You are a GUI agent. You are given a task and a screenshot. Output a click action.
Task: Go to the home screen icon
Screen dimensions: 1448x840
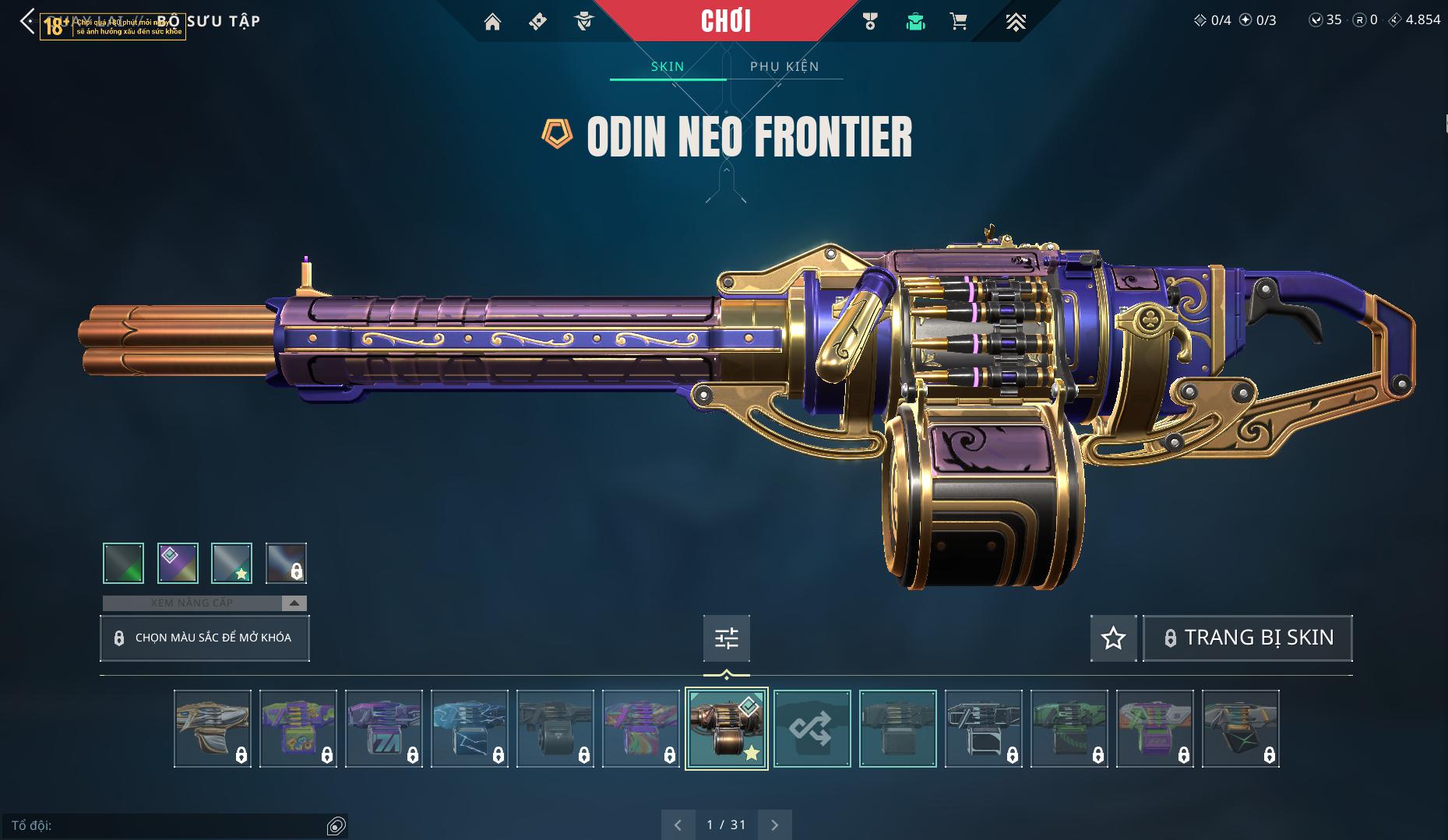coord(492,22)
